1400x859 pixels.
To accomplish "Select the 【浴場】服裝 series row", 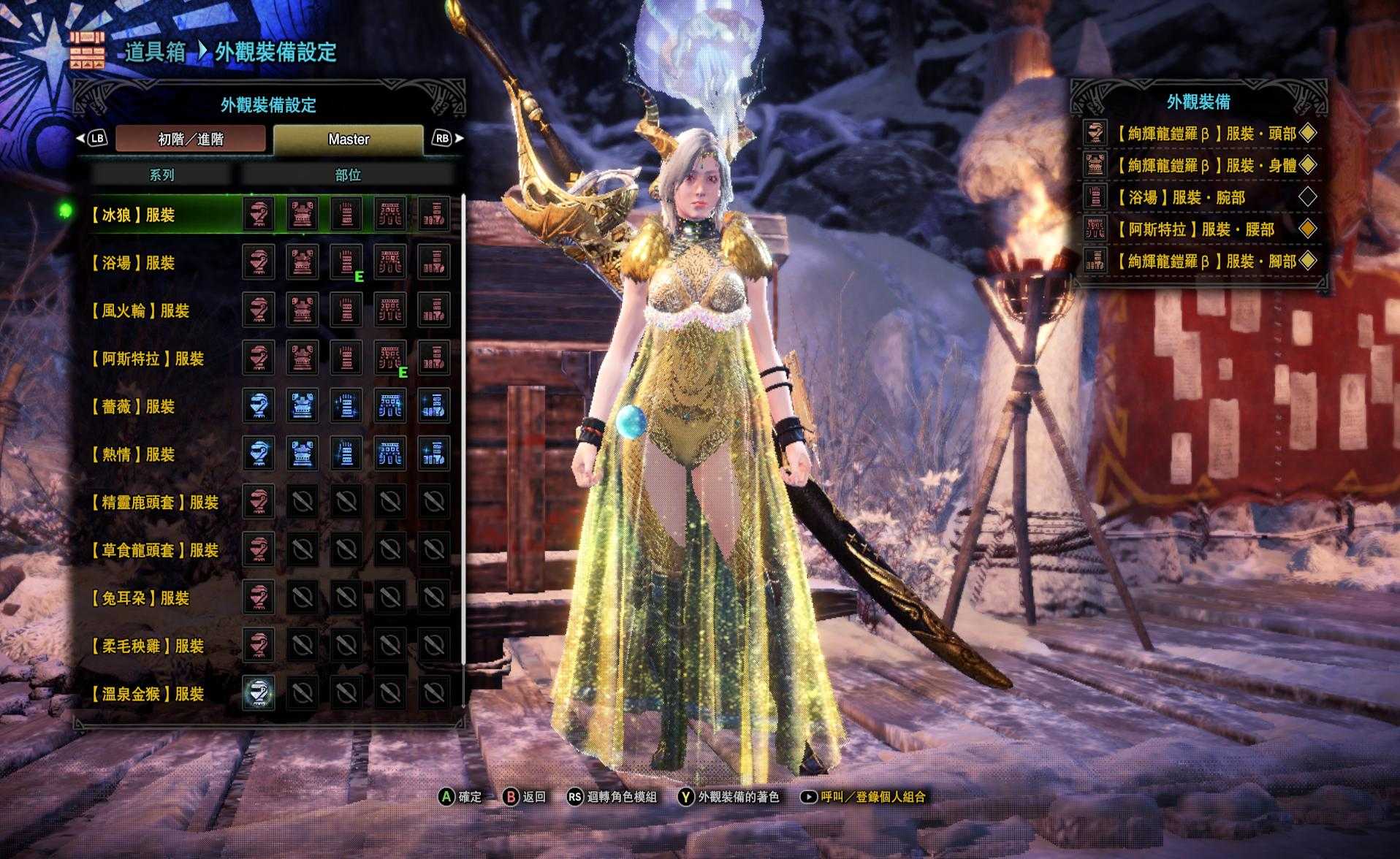I will coord(132,263).
